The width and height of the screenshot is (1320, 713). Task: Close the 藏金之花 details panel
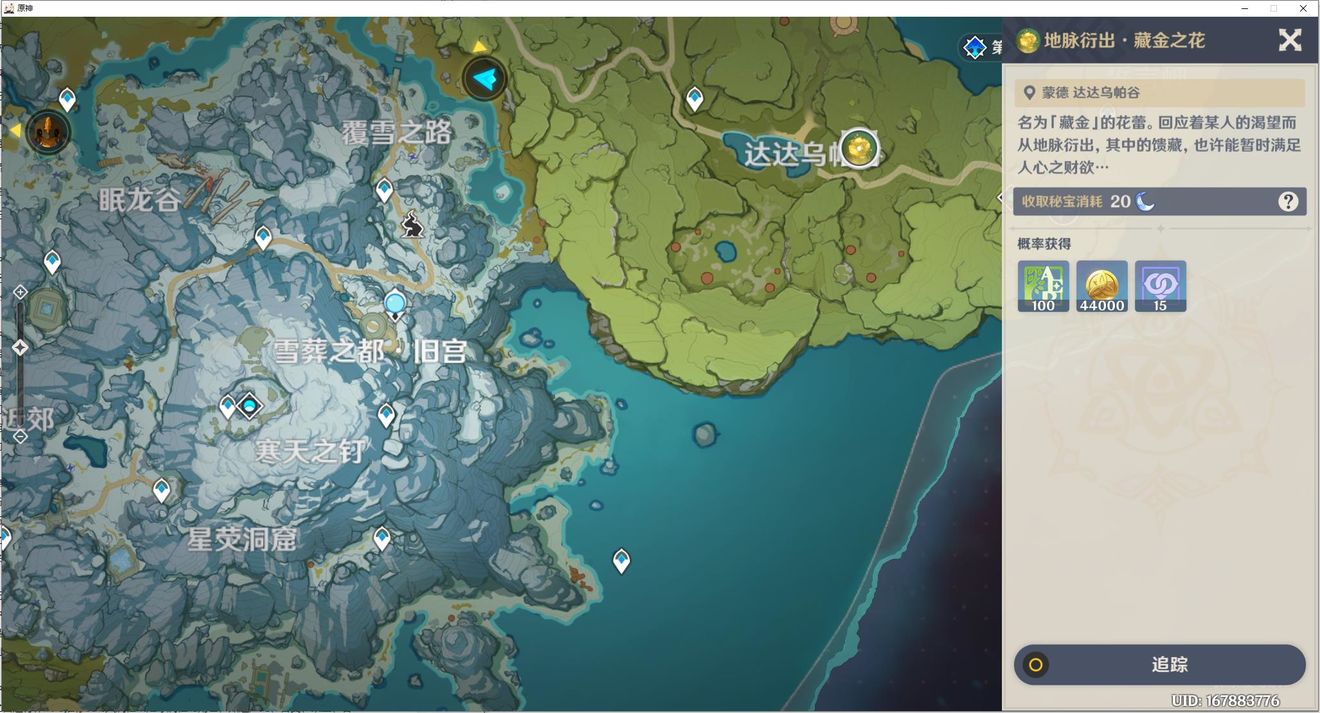(x=1290, y=40)
